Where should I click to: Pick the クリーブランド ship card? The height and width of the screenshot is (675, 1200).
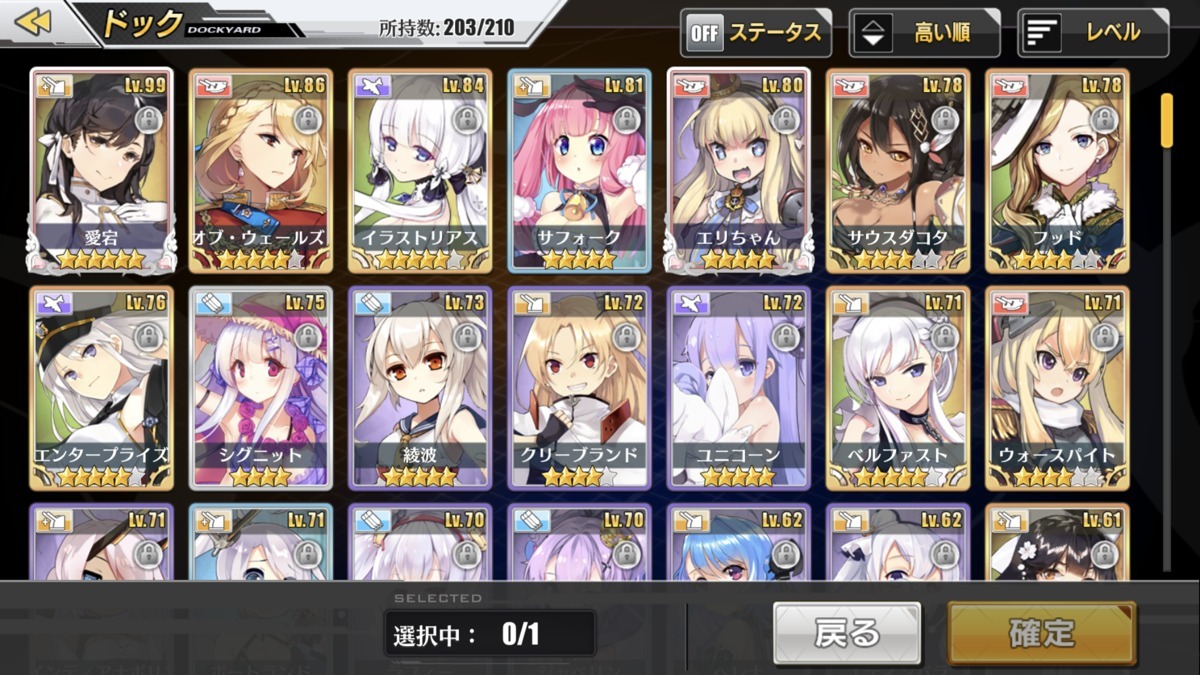coord(579,388)
